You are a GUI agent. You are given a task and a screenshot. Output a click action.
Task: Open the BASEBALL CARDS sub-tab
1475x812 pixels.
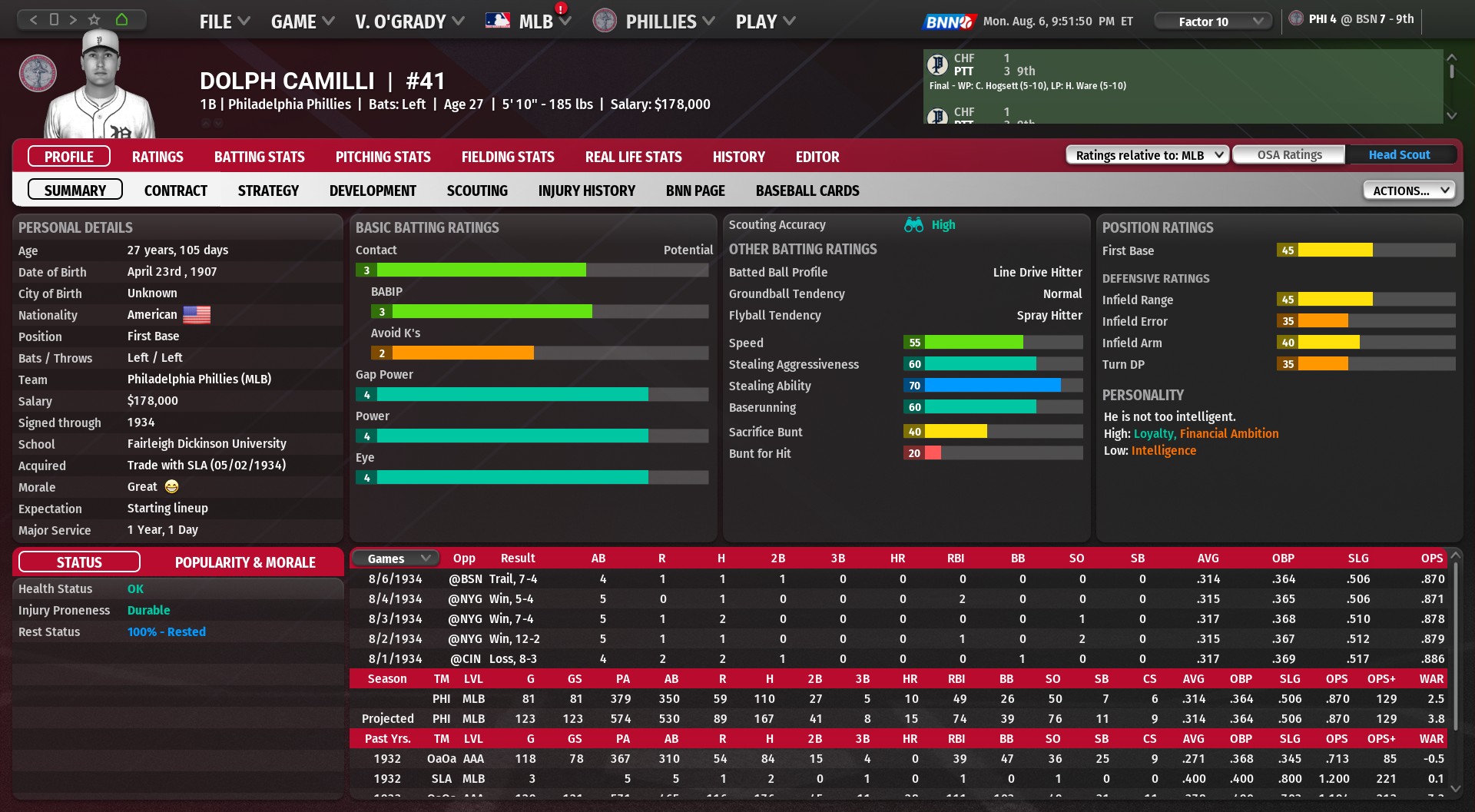click(x=807, y=191)
